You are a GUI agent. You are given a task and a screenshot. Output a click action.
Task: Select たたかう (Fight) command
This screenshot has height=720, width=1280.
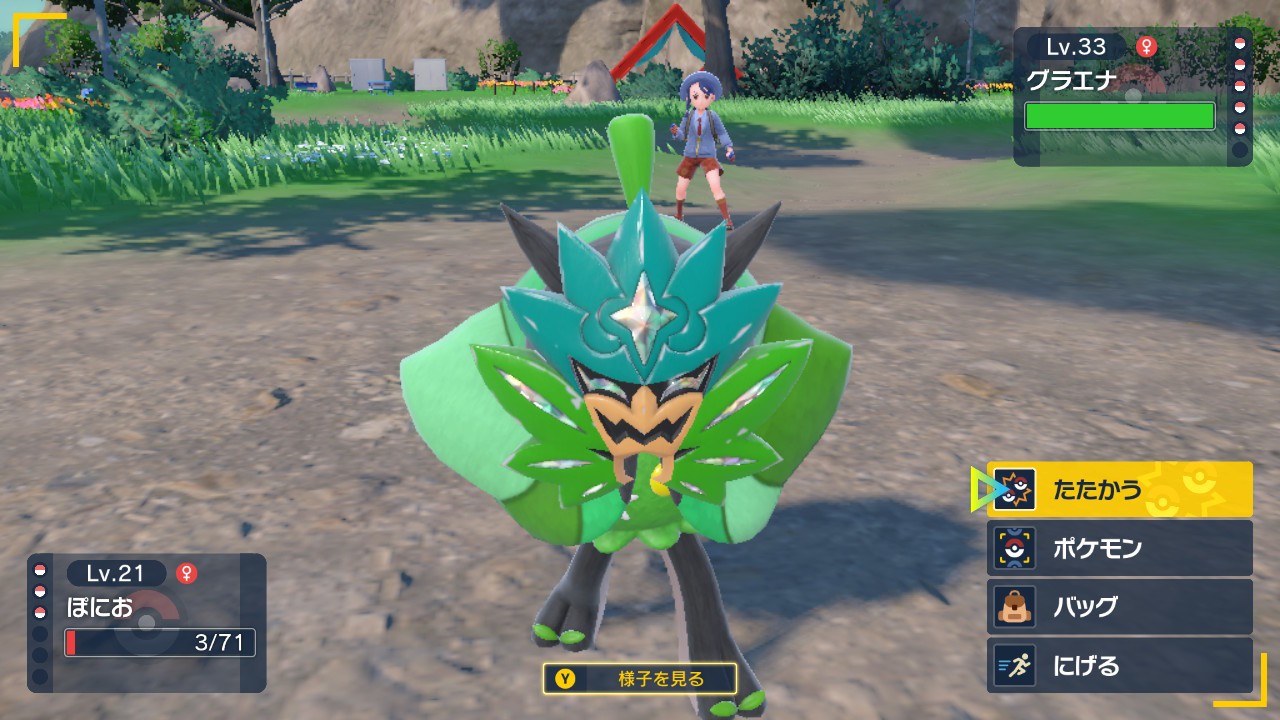click(1119, 489)
